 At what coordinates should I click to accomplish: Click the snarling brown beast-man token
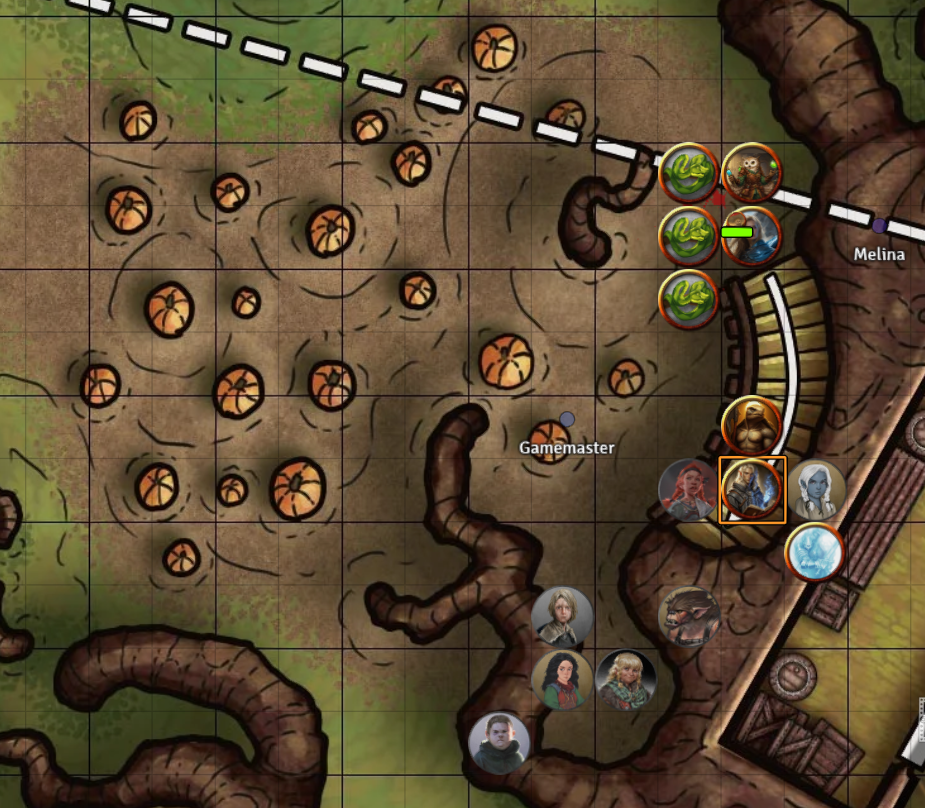point(690,614)
